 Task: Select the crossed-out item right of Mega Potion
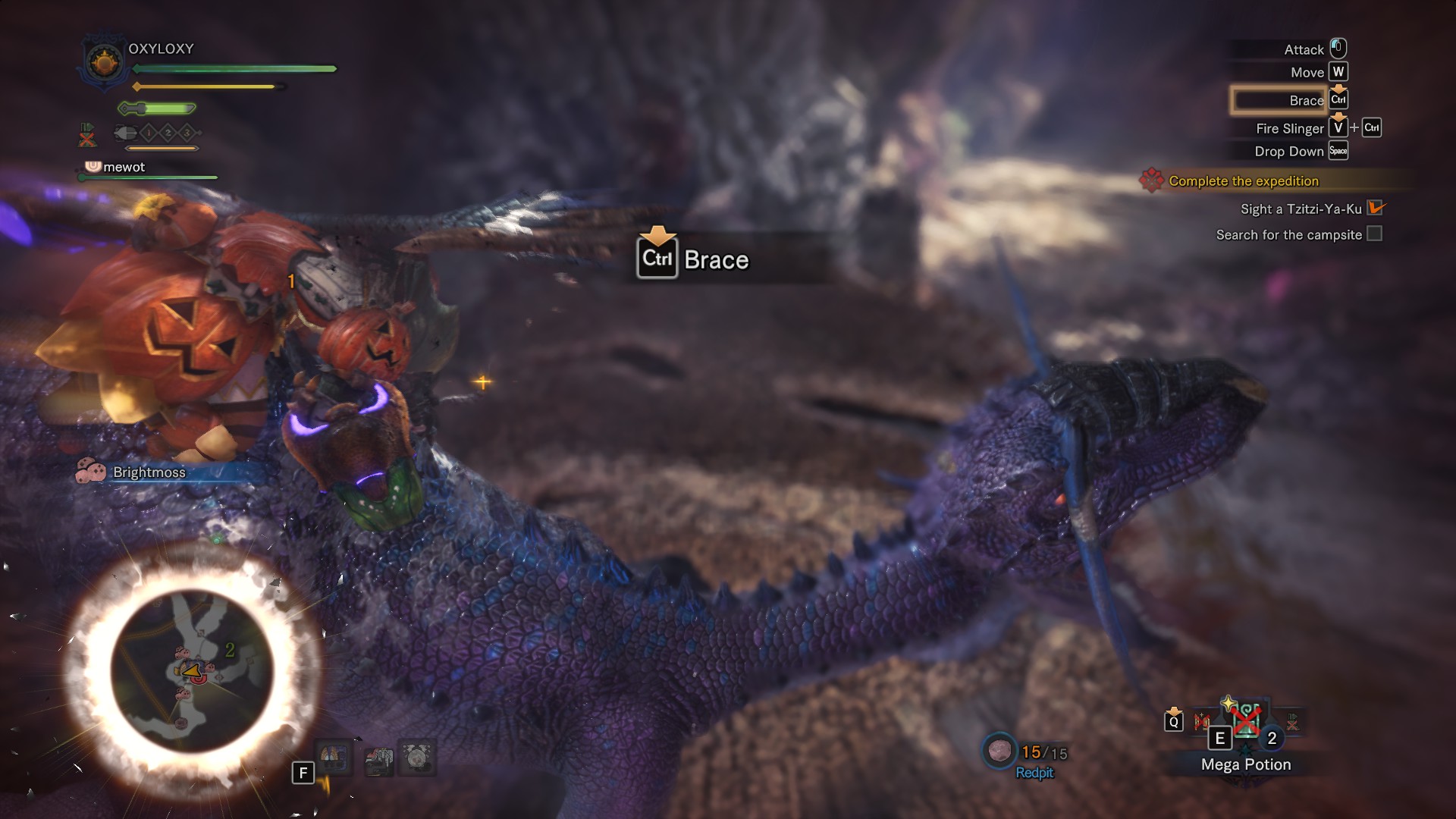pyautogui.click(x=1292, y=722)
